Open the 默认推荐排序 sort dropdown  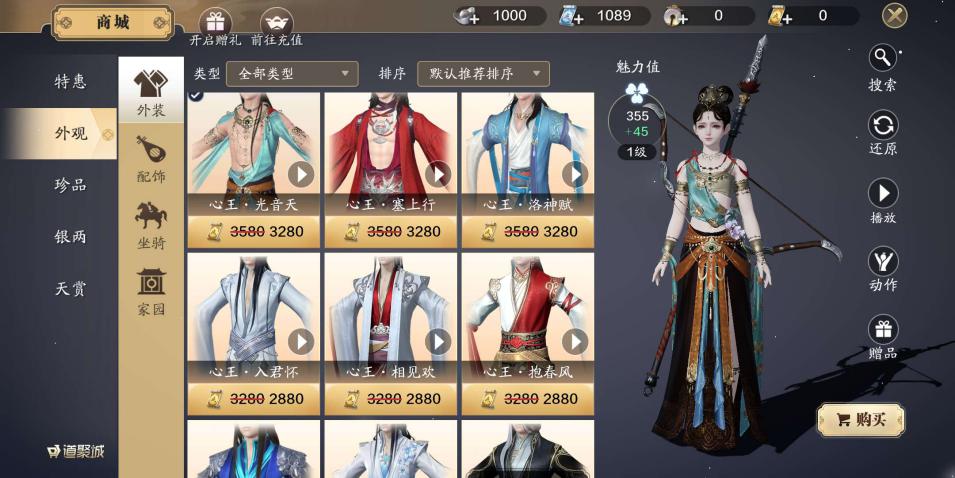point(483,74)
